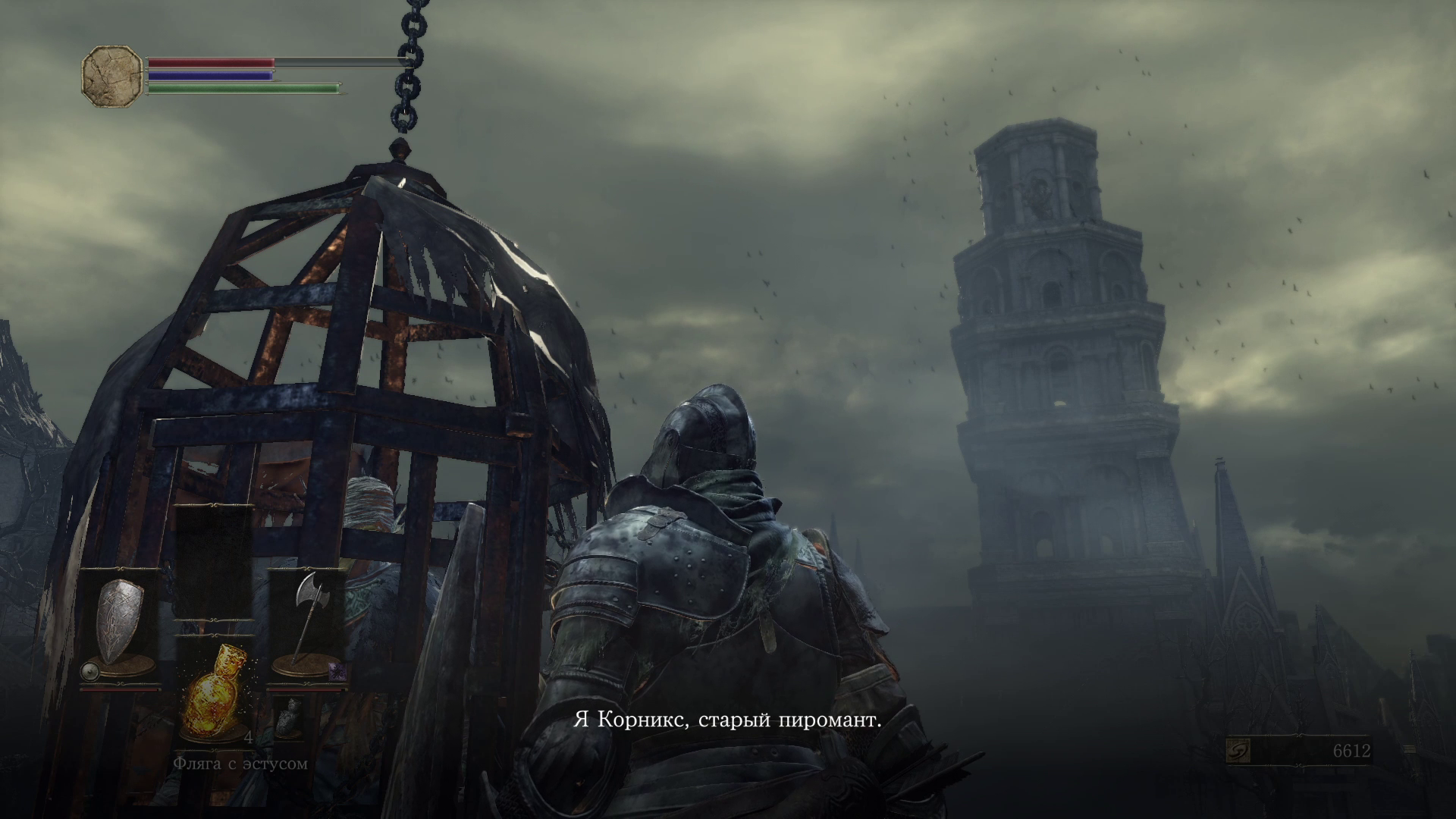Click the next queued item thumbnail below the axe
The image size is (1456, 819).
288,716
